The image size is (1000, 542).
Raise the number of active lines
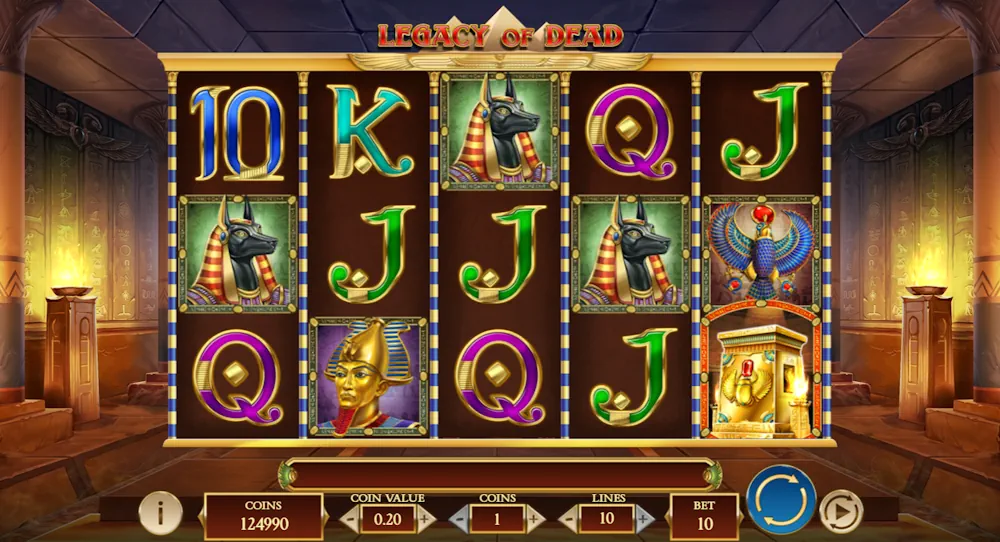coord(644,519)
